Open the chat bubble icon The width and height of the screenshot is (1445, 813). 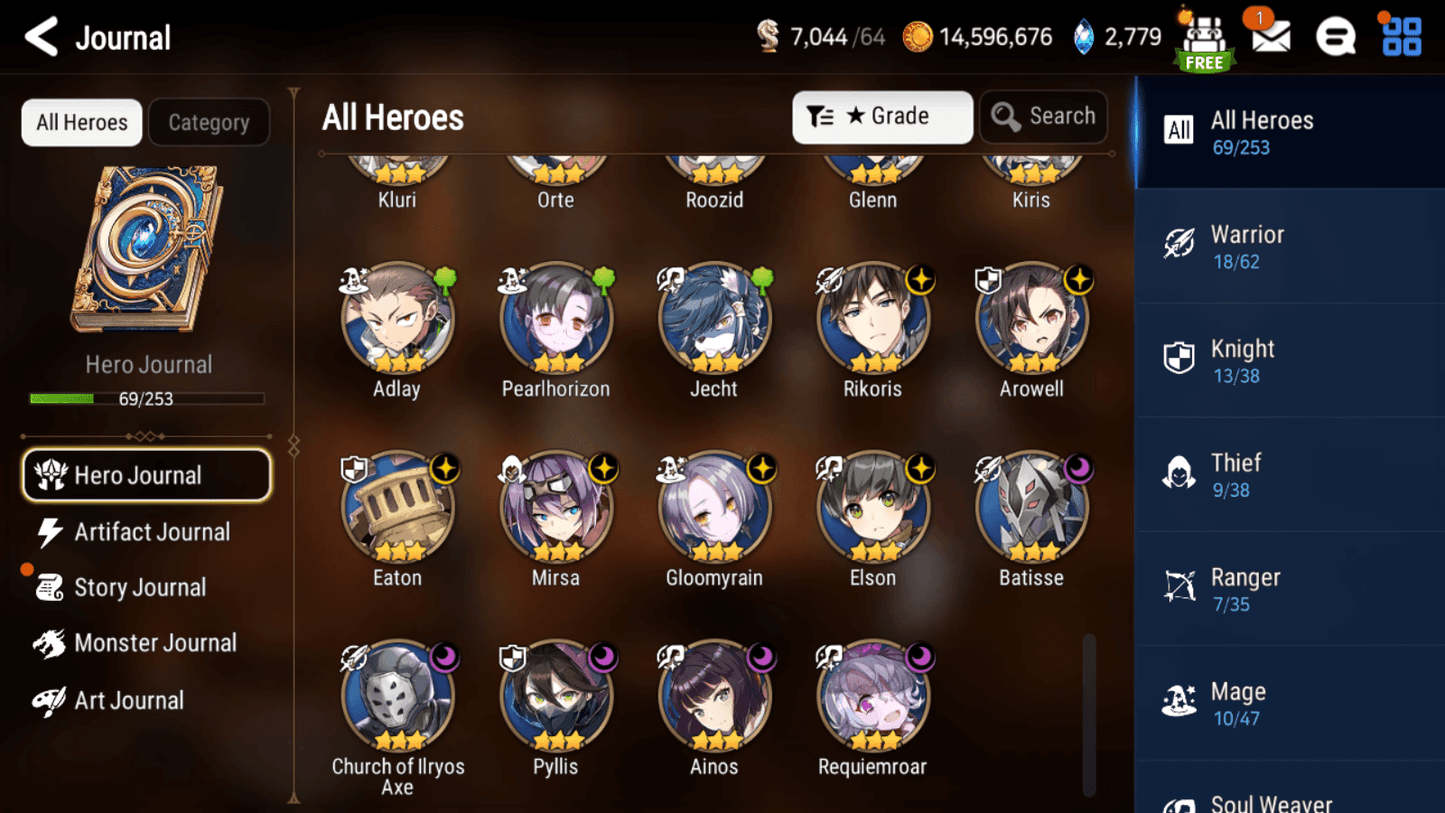[1335, 37]
